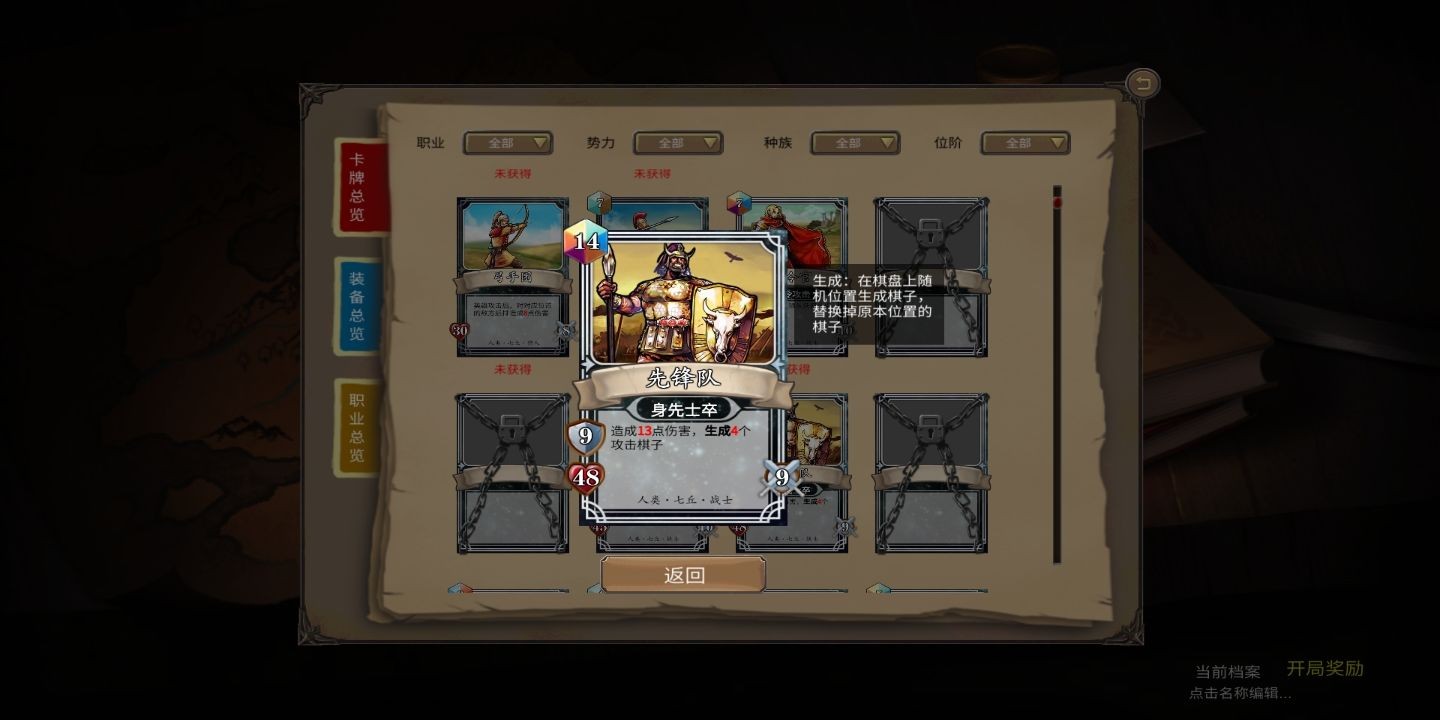This screenshot has height=720, width=1440.
Task: Select the 弓手团 archer card
Action: (x=512, y=276)
